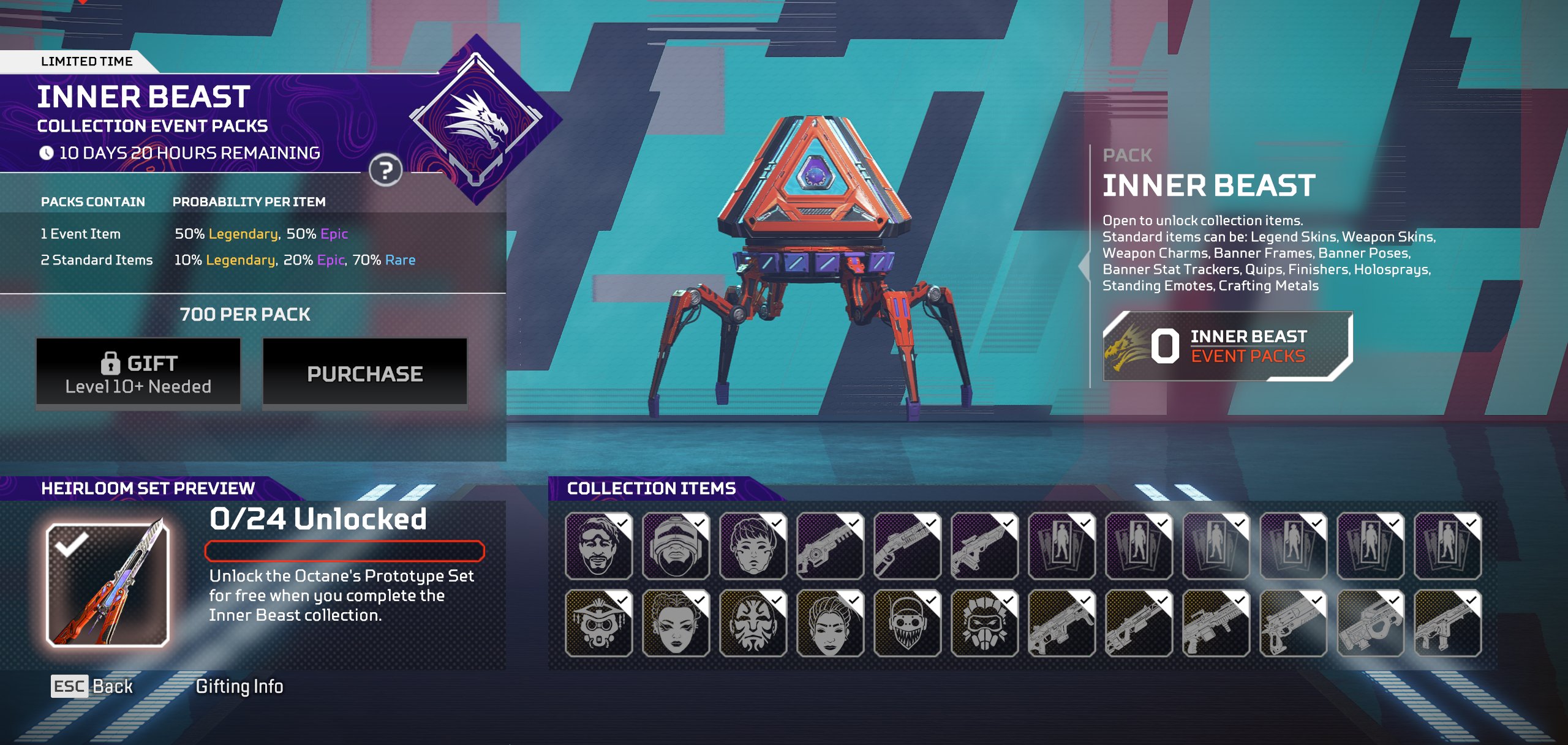Choose the Wingman revolver weapon skin
The image size is (1568, 745).
click(1293, 623)
